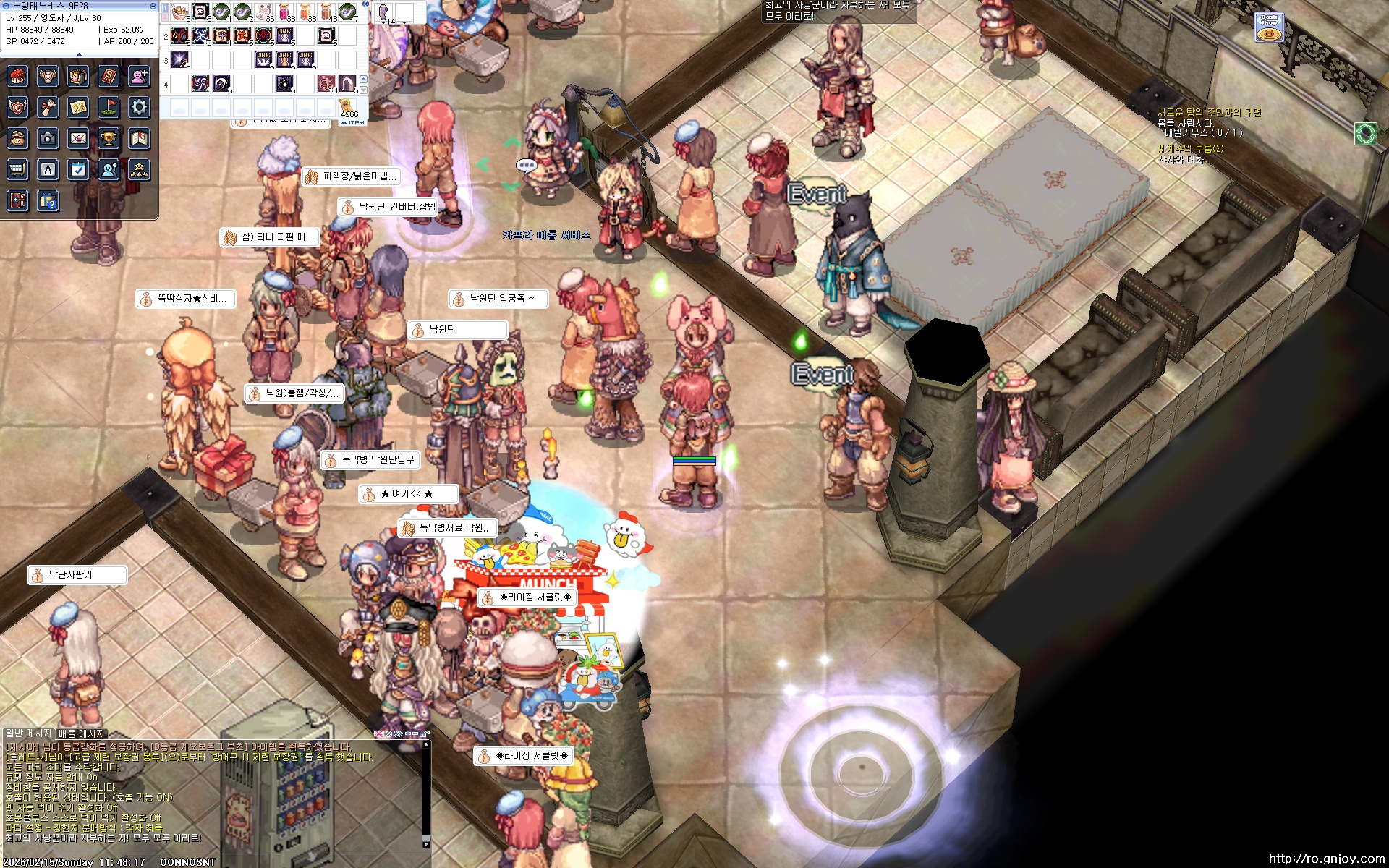The image size is (1389, 868).
Task: Activate the red pentagram skill in hotbar
Action: coord(263,35)
